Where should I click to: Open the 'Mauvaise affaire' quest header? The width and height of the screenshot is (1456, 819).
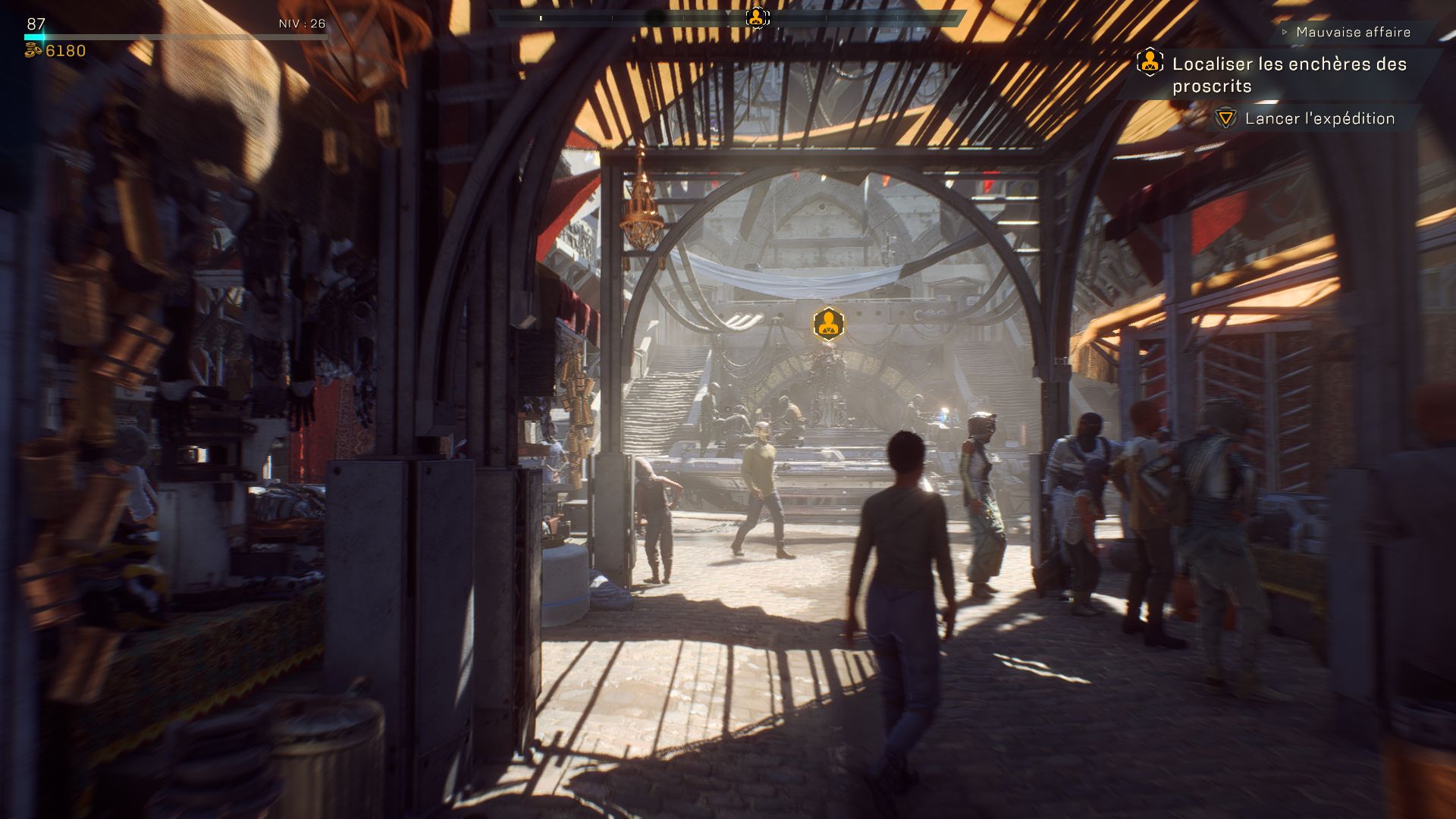(1353, 32)
